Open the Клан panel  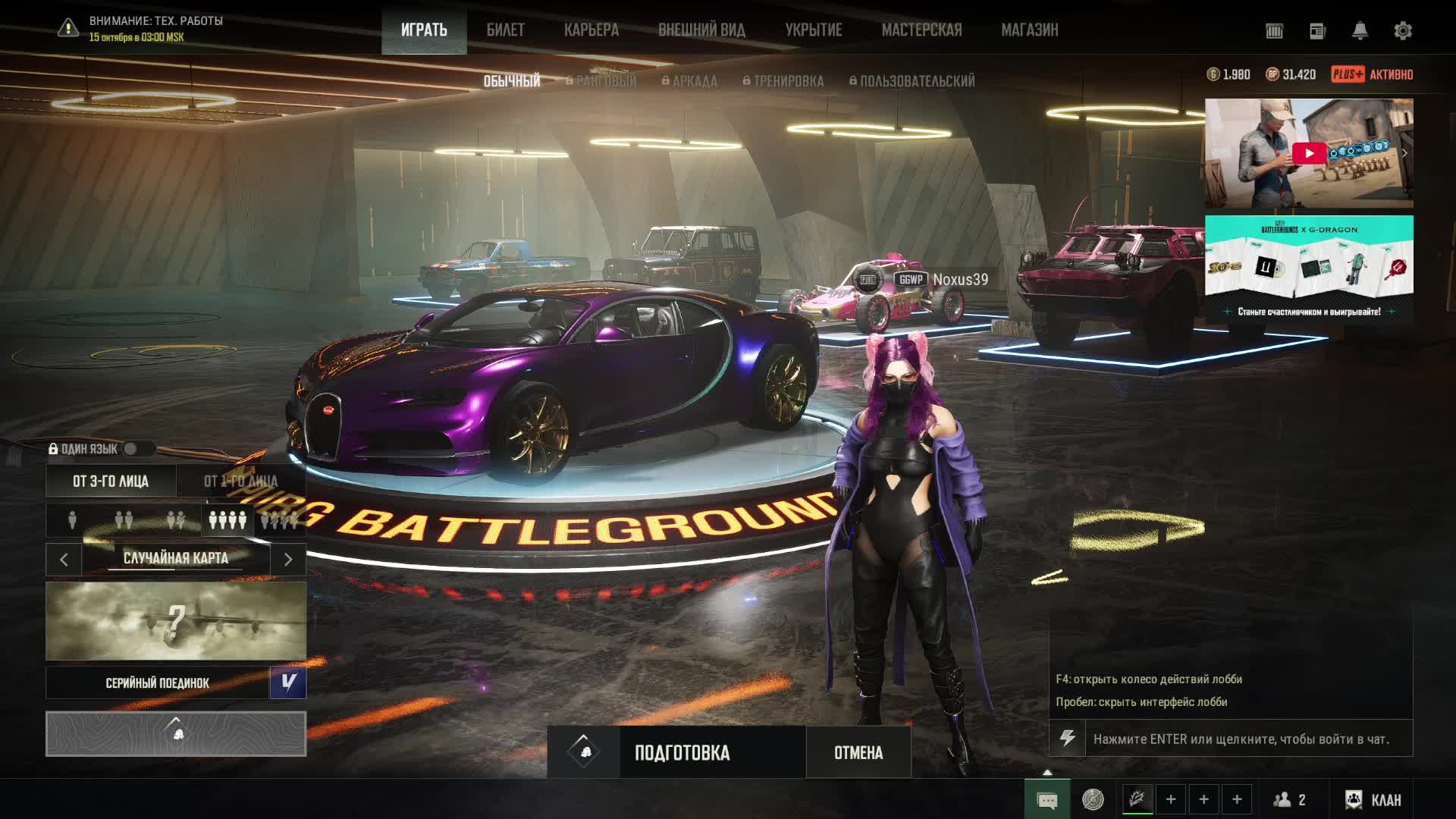pyautogui.click(x=1373, y=799)
